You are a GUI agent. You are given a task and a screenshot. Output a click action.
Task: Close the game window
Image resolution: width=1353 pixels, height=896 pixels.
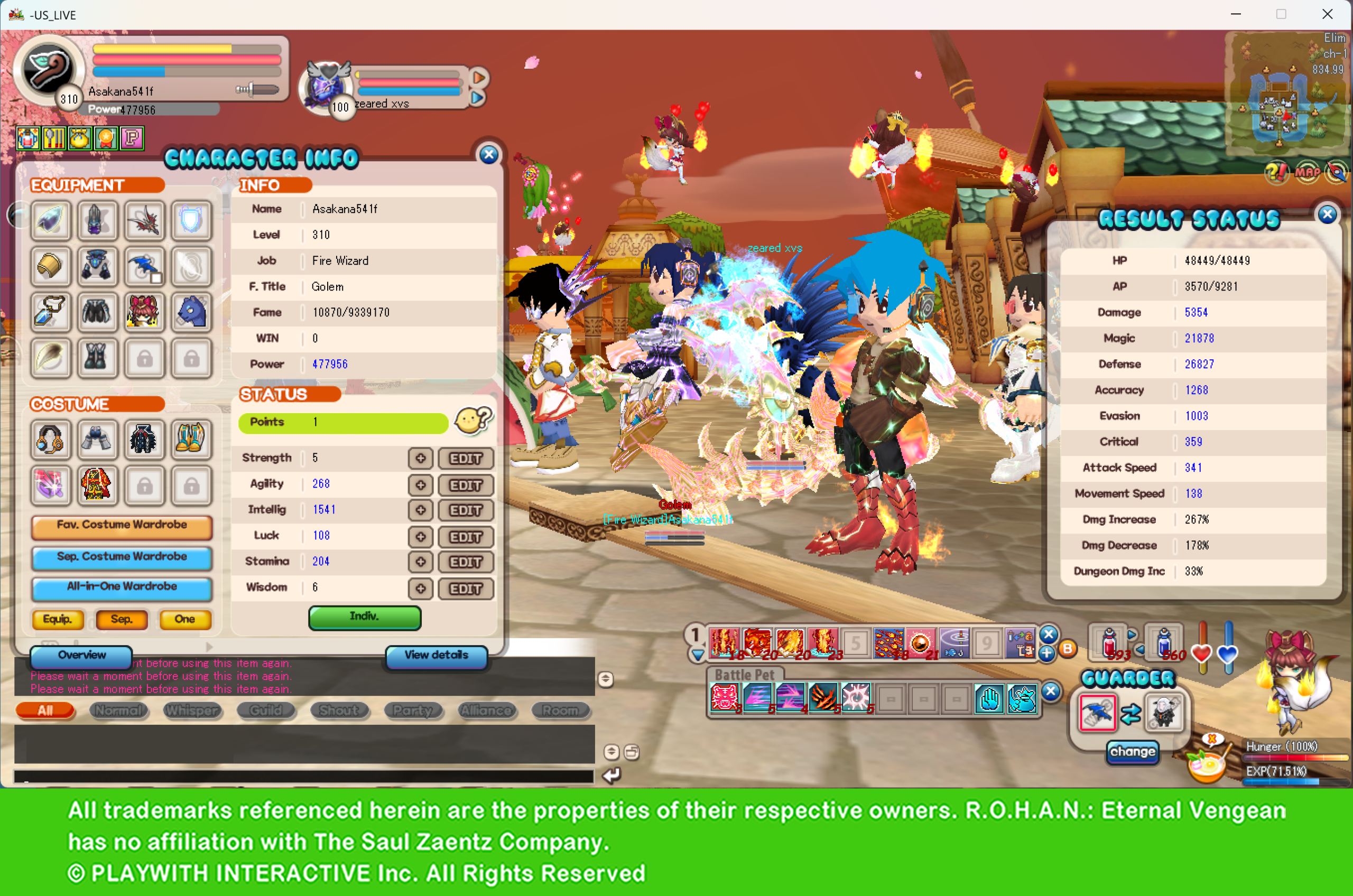1327,14
